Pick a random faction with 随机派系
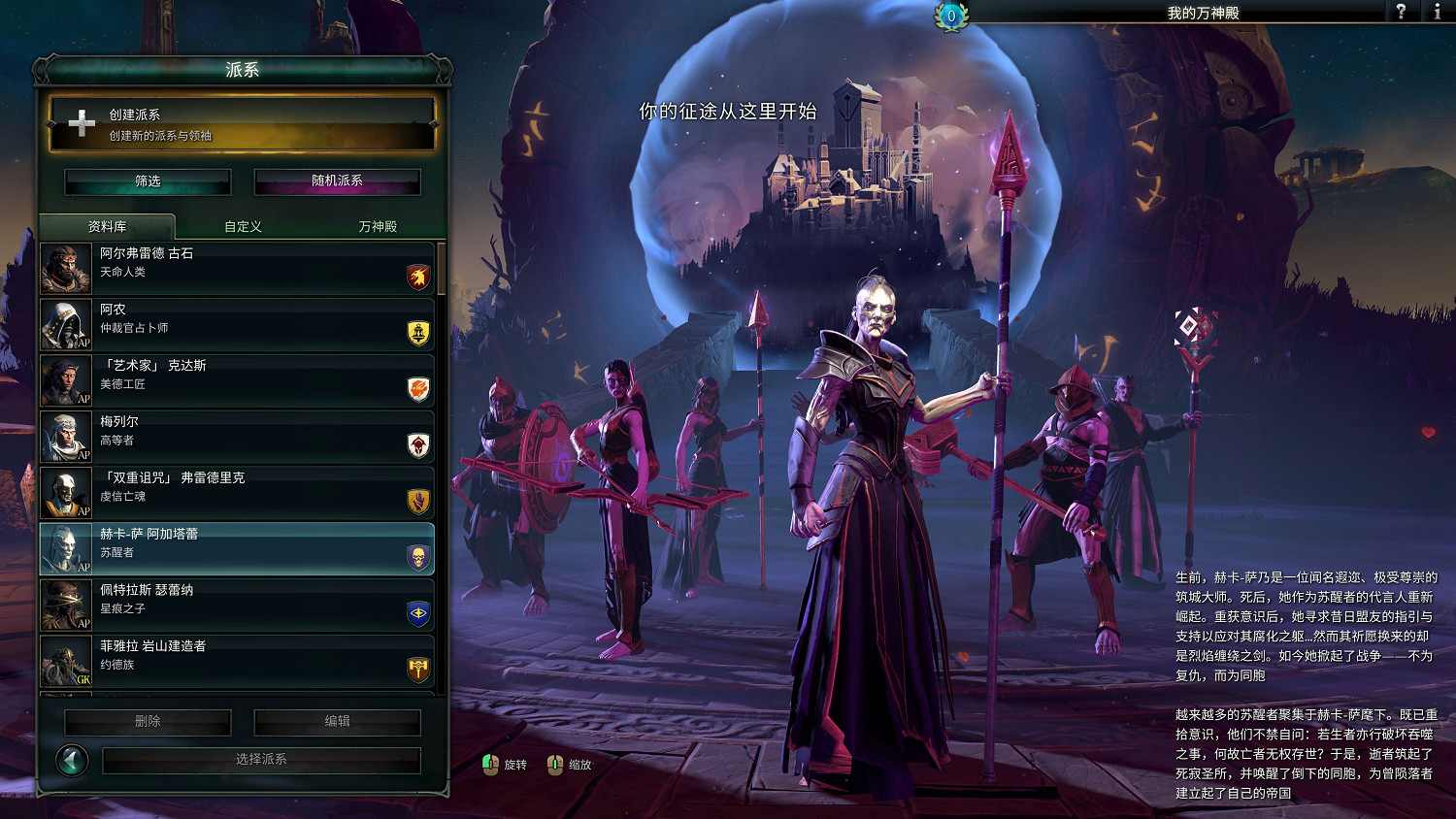The image size is (1456, 819). point(337,181)
